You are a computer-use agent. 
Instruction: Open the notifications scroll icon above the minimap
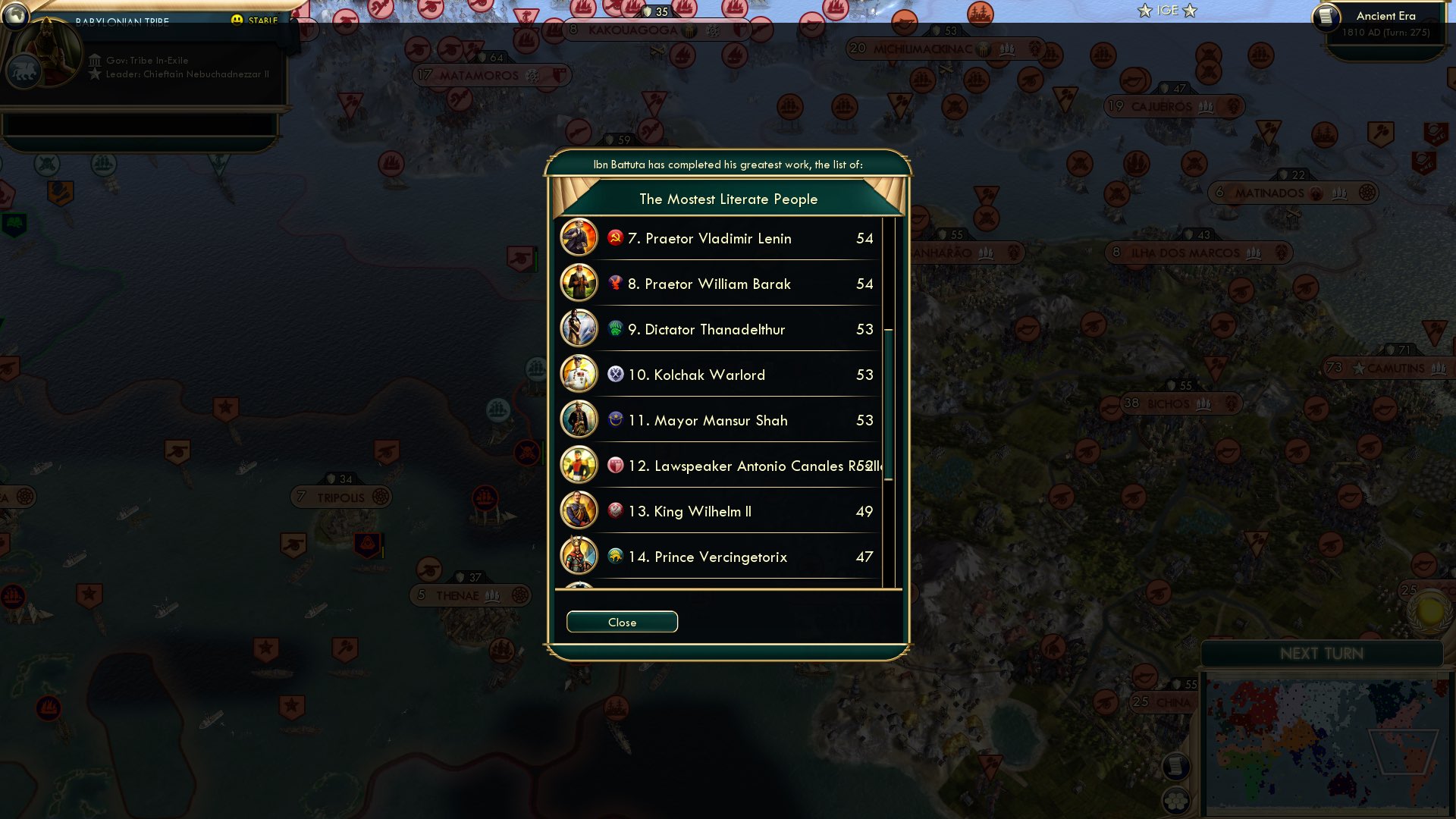[x=1178, y=767]
